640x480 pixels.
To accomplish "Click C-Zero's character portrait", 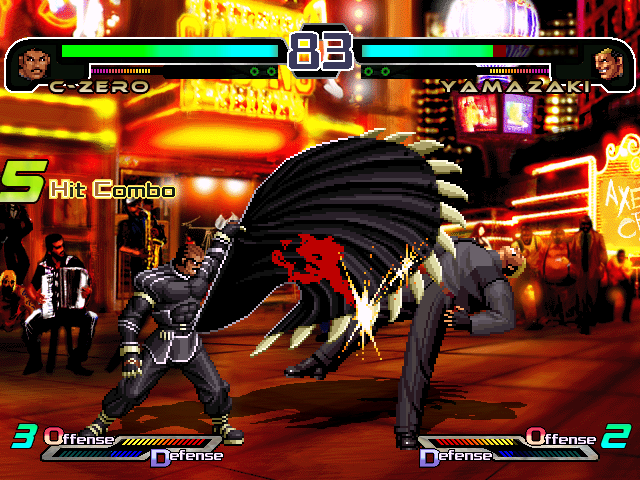I will (33, 64).
